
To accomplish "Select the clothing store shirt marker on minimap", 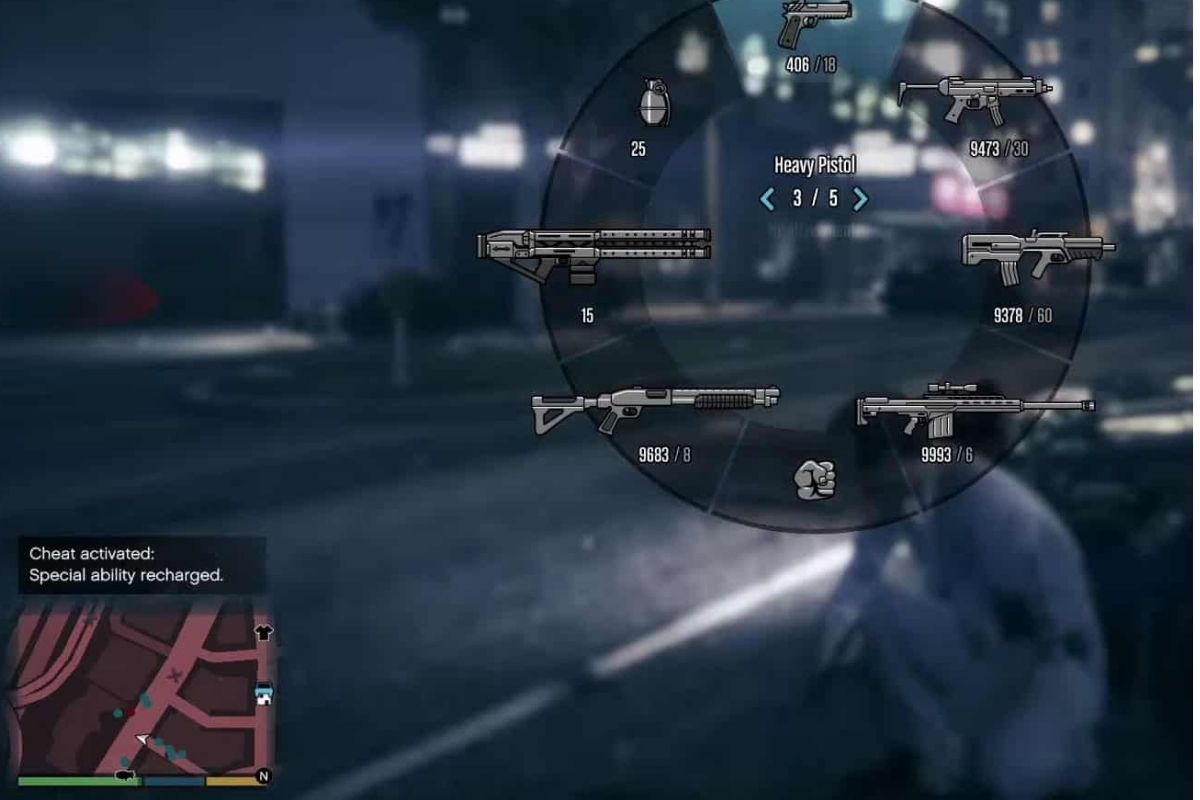I will [x=263, y=632].
